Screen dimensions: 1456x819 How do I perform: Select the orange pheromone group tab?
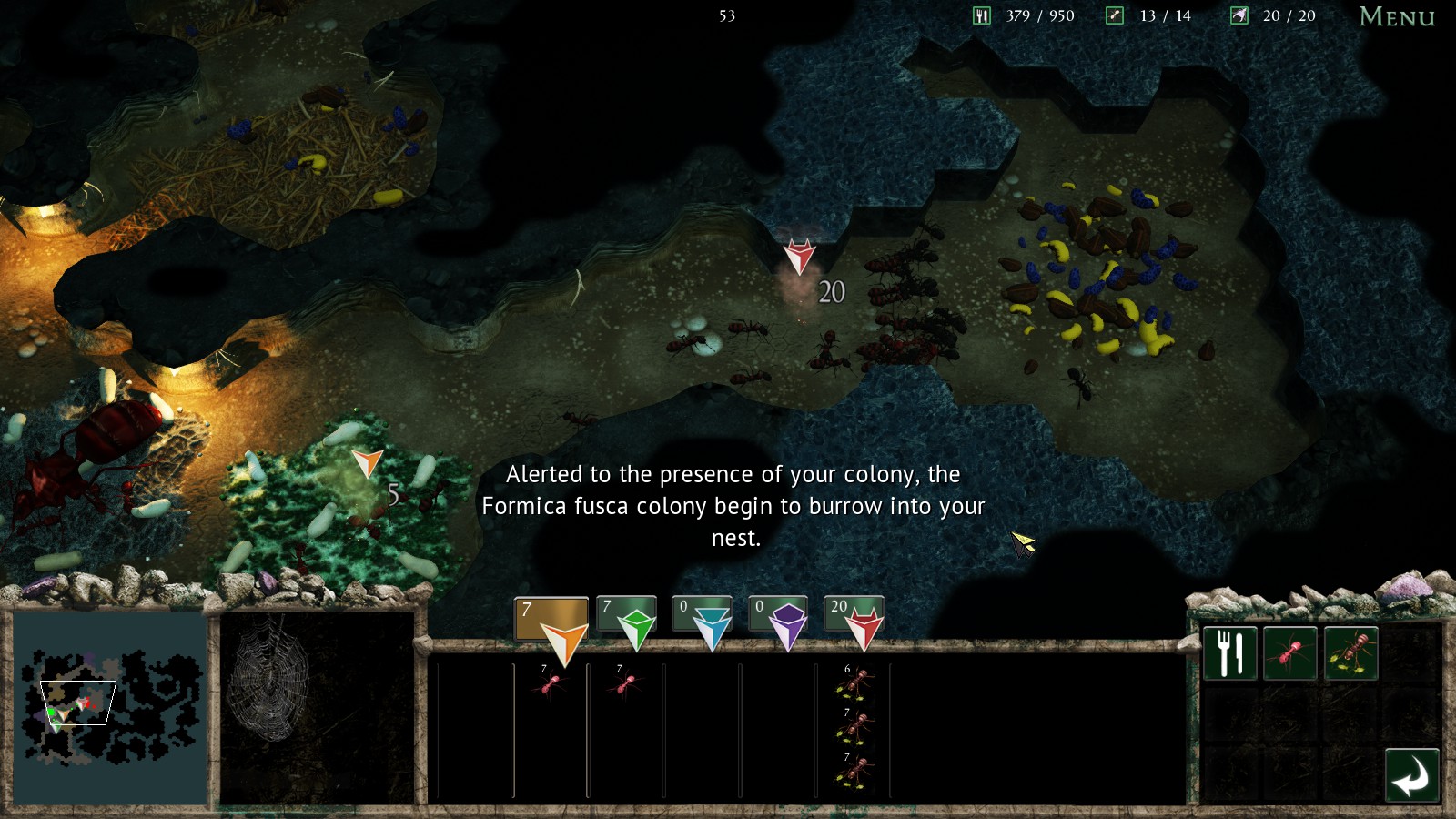pyautogui.click(x=551, y=622)
